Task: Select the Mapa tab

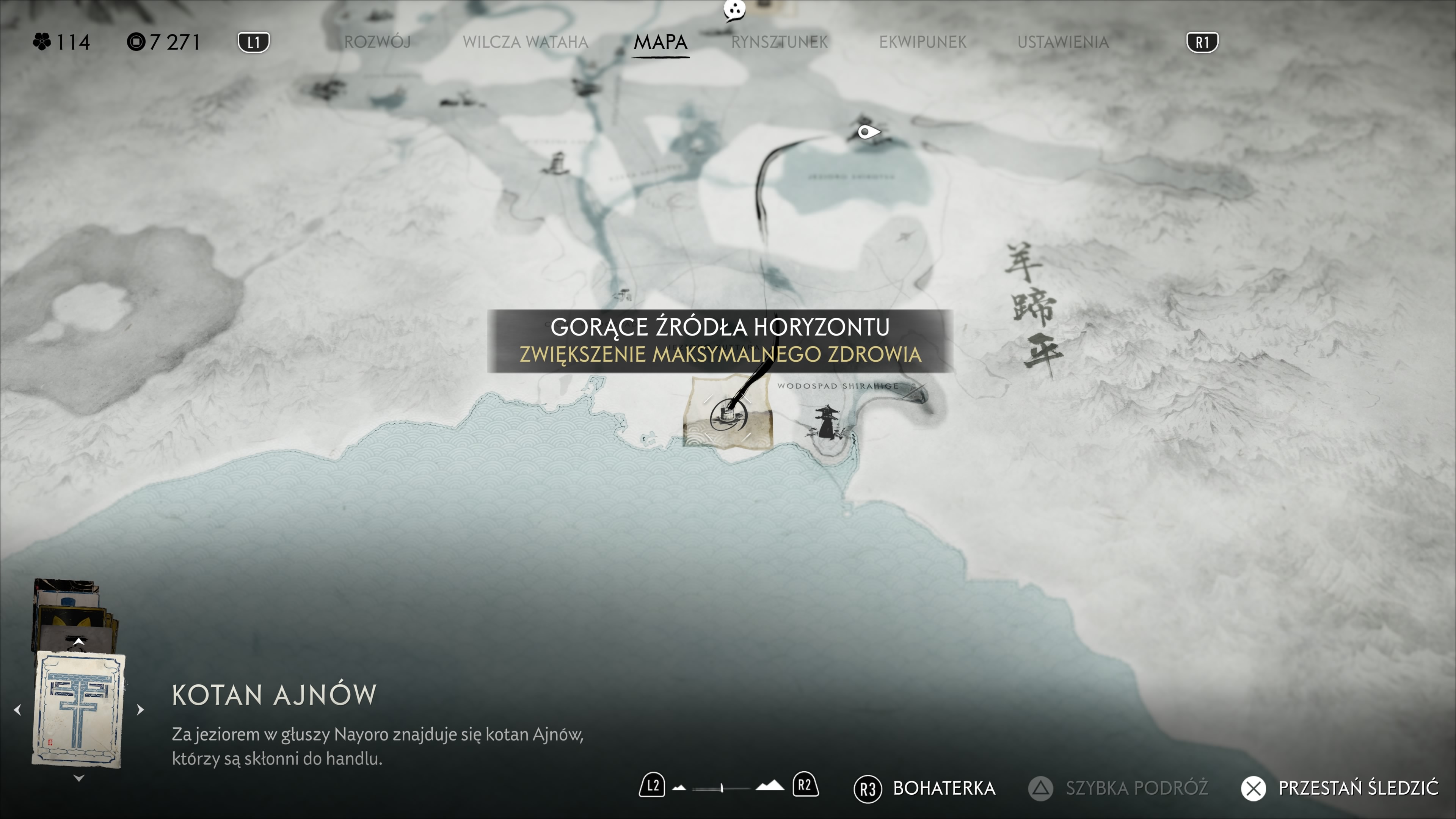Action: click(660, 42)
